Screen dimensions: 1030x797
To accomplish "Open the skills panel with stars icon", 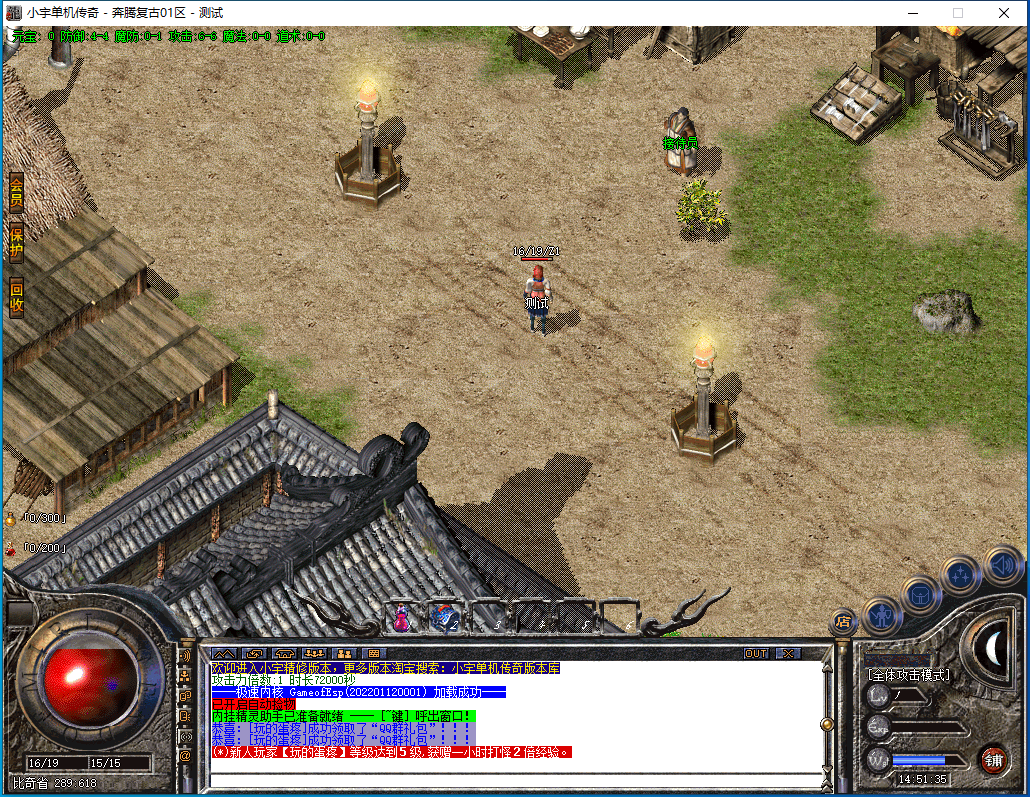I will pos(961,575).
